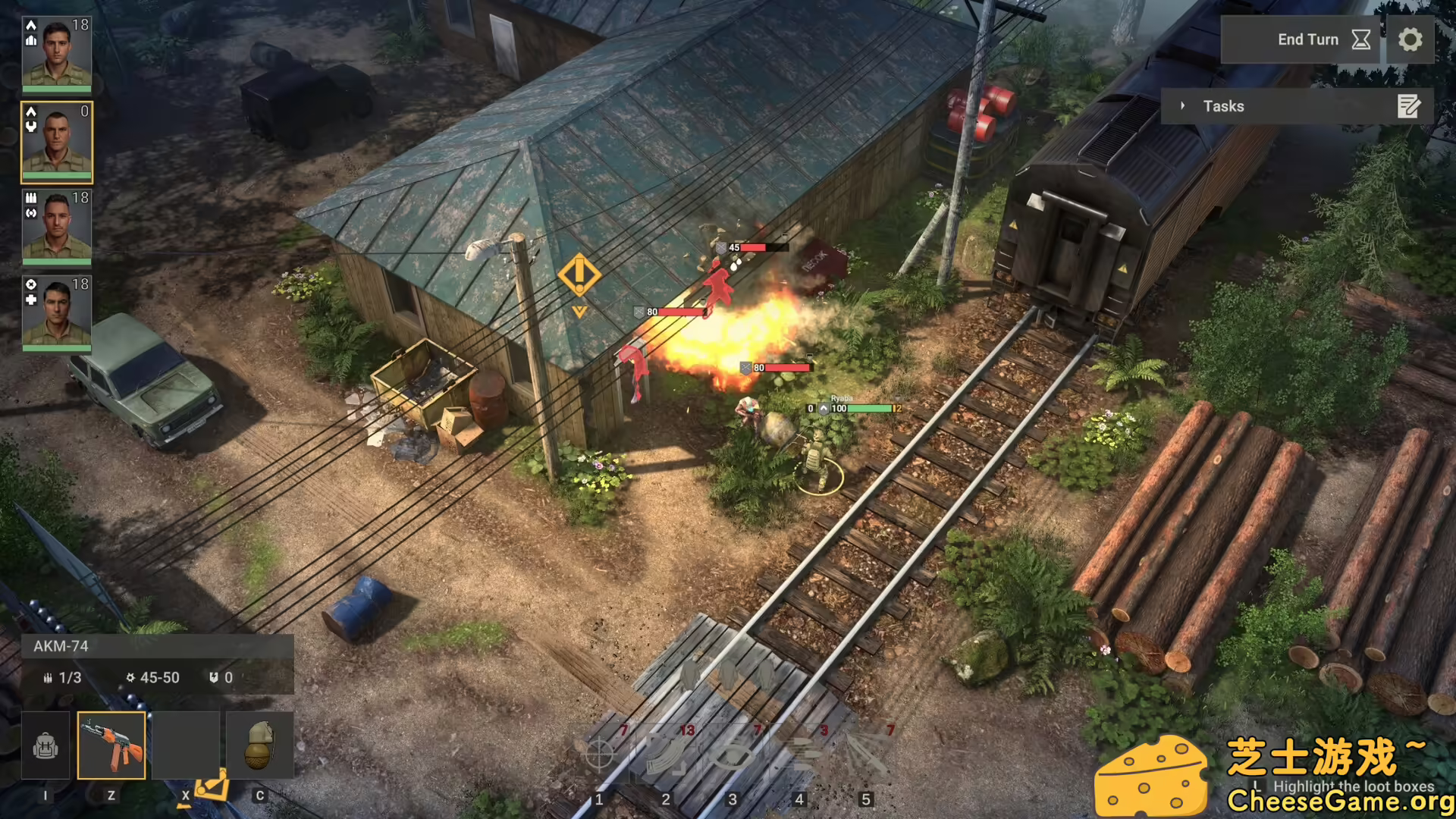Select the burst fire ammo action

point(799,755)
